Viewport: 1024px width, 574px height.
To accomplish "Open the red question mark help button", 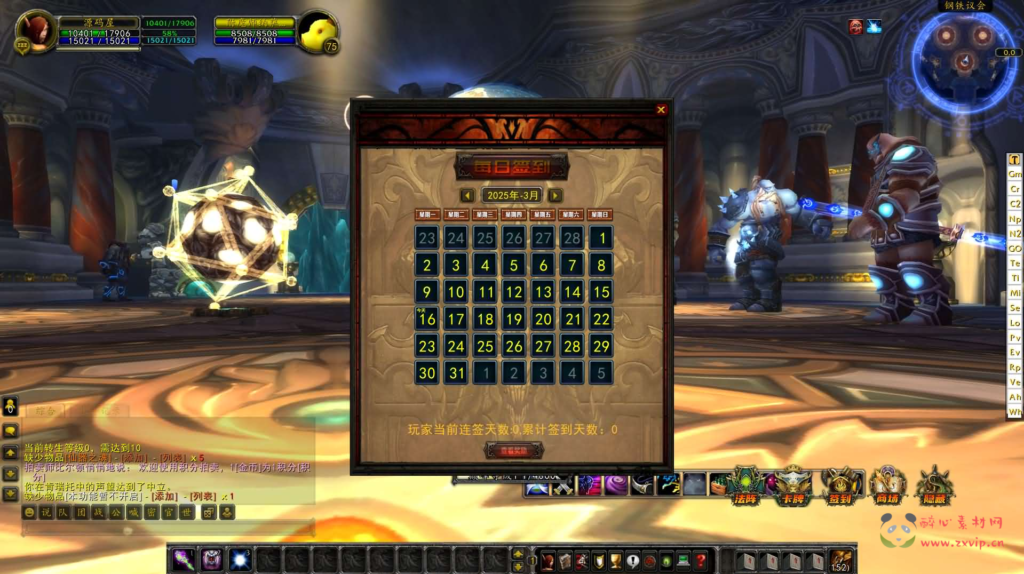I will click(x=700, y=560).
